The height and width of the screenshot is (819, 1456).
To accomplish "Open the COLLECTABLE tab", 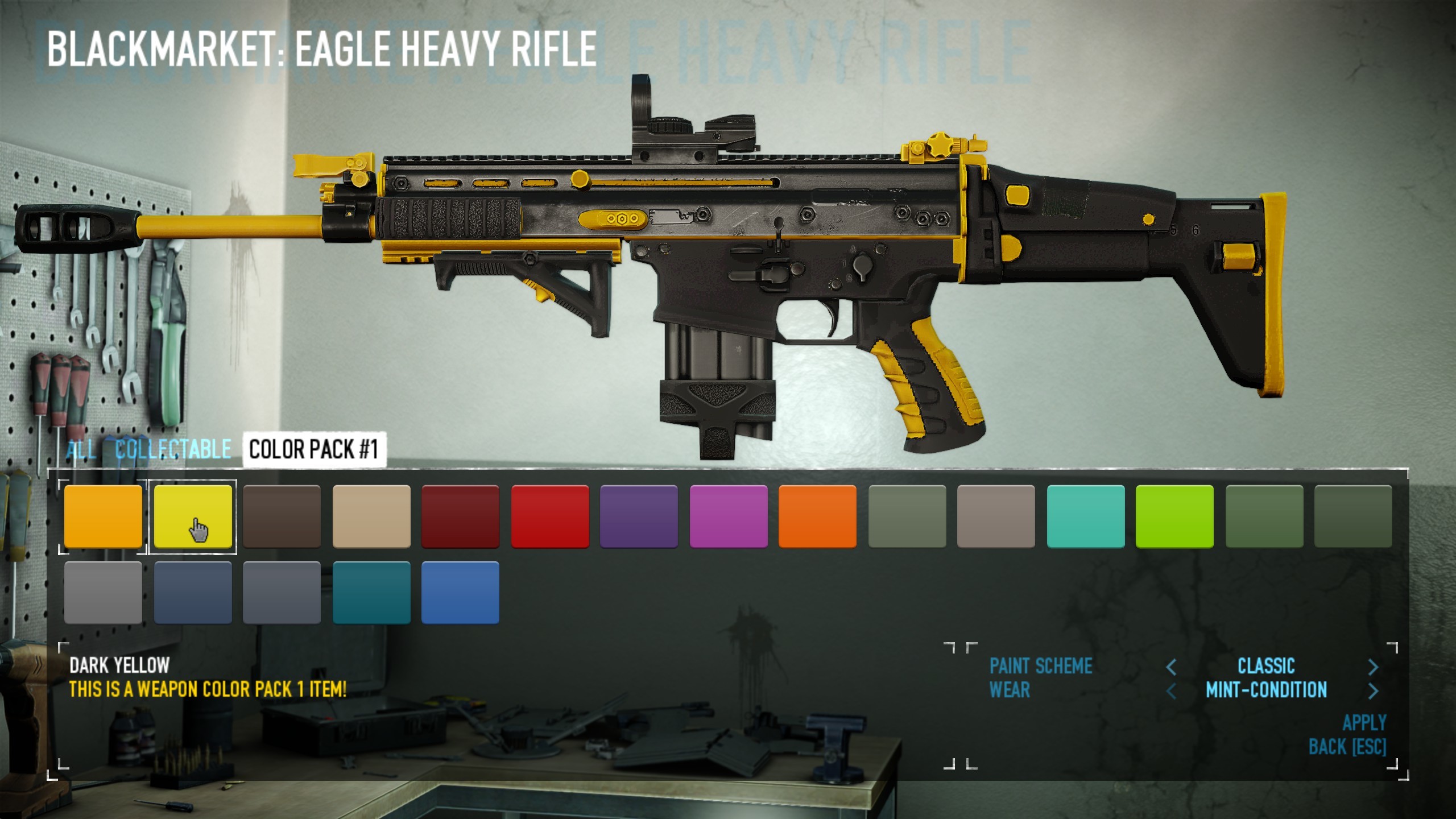I will pos(172,450).
